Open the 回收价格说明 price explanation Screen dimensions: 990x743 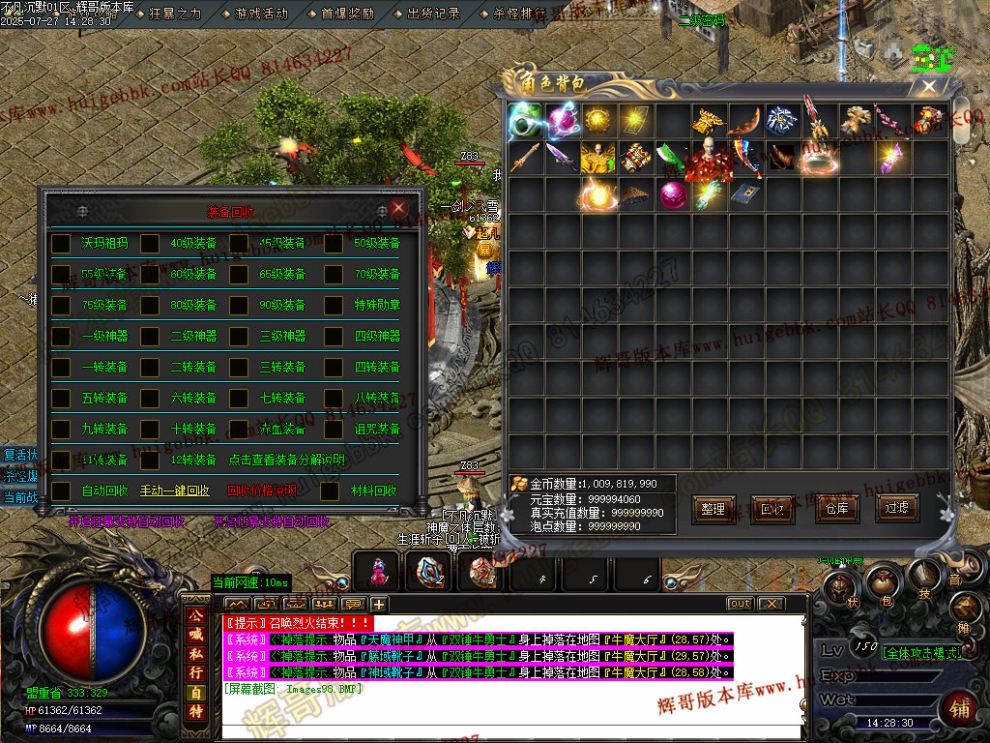click(261, 491)
